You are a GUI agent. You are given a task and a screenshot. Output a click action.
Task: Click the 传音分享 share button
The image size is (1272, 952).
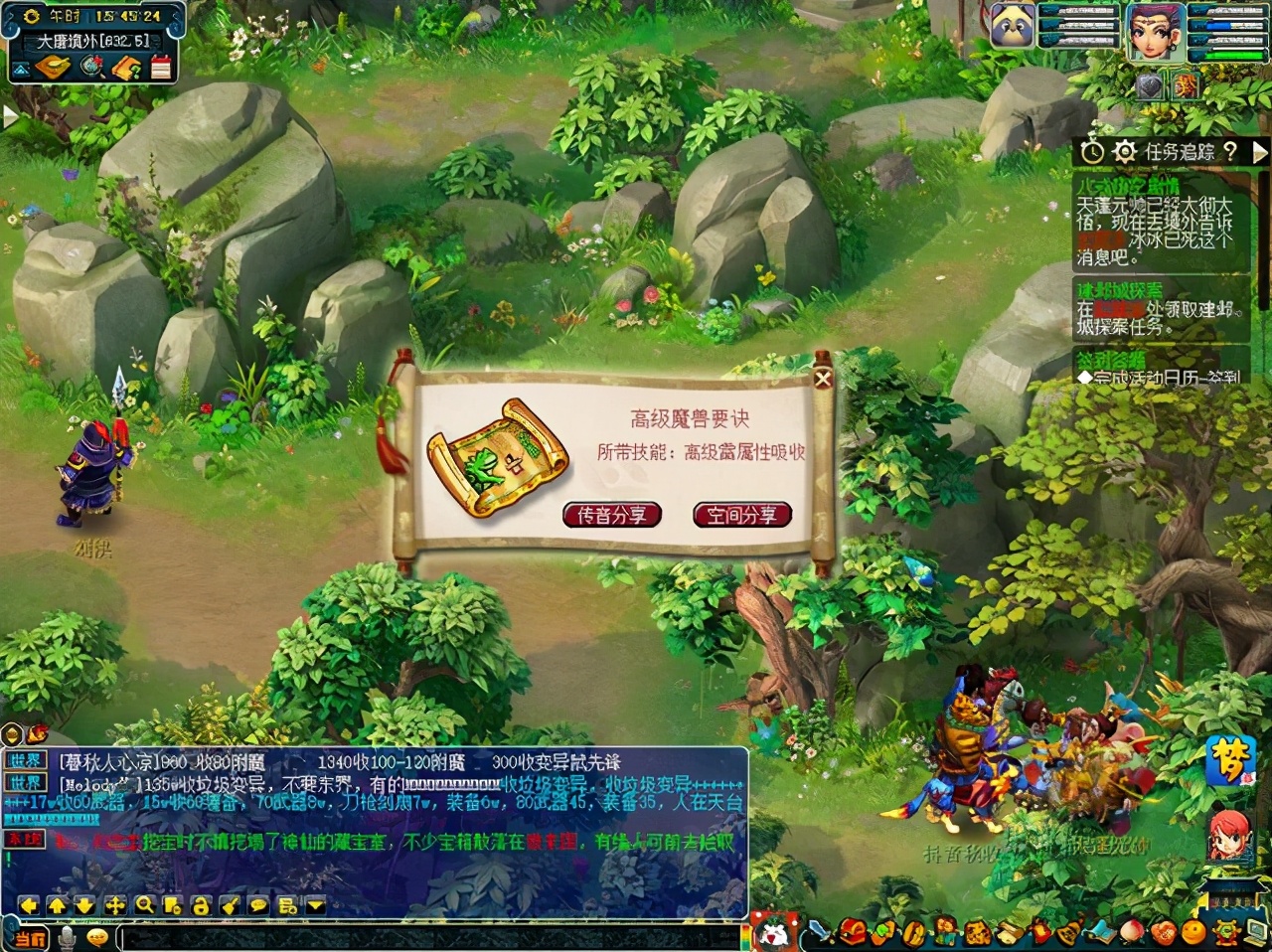611,515
